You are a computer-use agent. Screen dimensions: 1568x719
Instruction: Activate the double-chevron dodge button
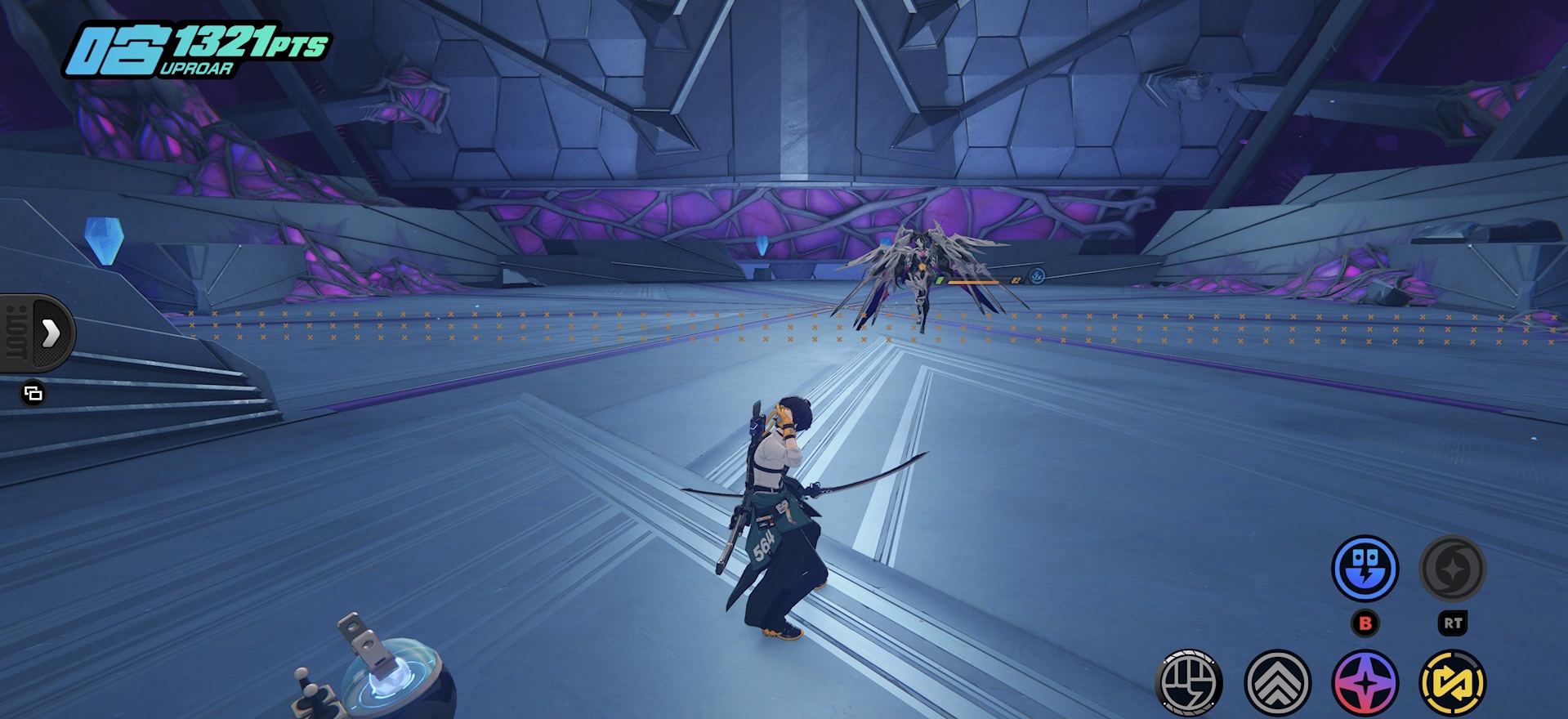(x=1277, y=683)
